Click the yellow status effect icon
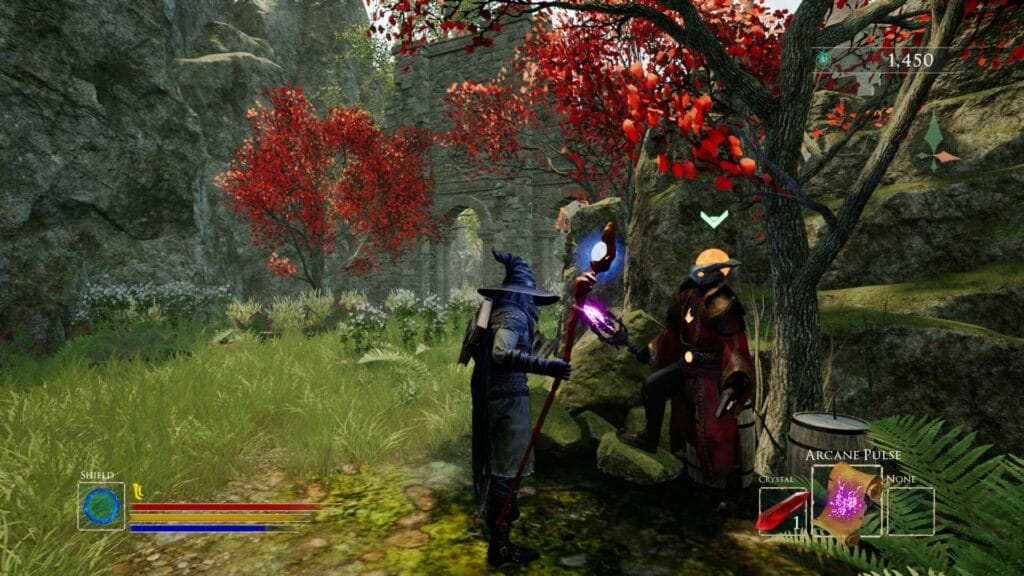 (x=138, y=489)
